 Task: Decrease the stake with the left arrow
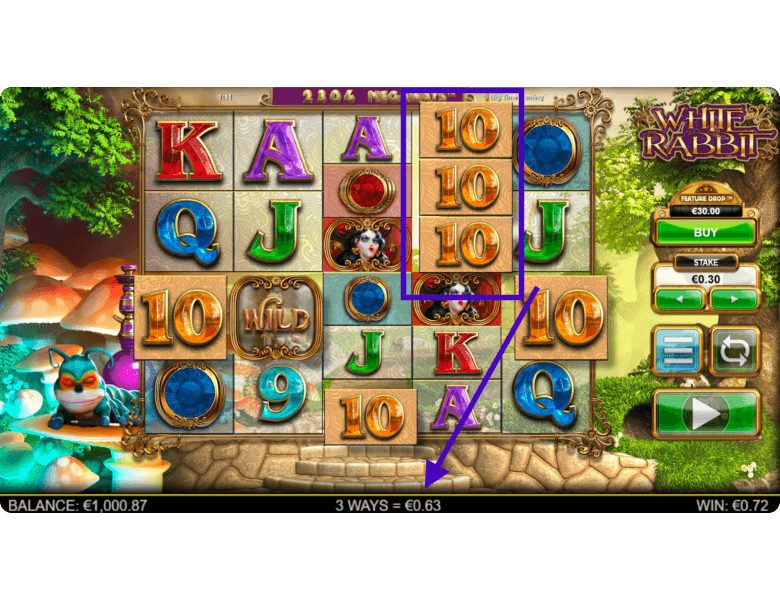(680, 298)
